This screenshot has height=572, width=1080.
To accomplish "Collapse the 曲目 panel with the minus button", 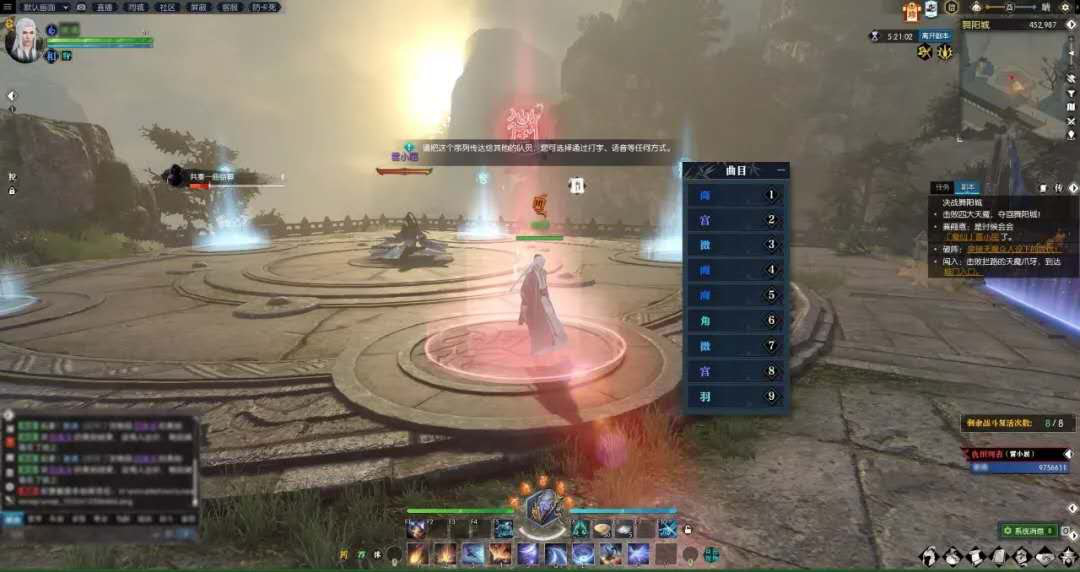I will (781, 171).
